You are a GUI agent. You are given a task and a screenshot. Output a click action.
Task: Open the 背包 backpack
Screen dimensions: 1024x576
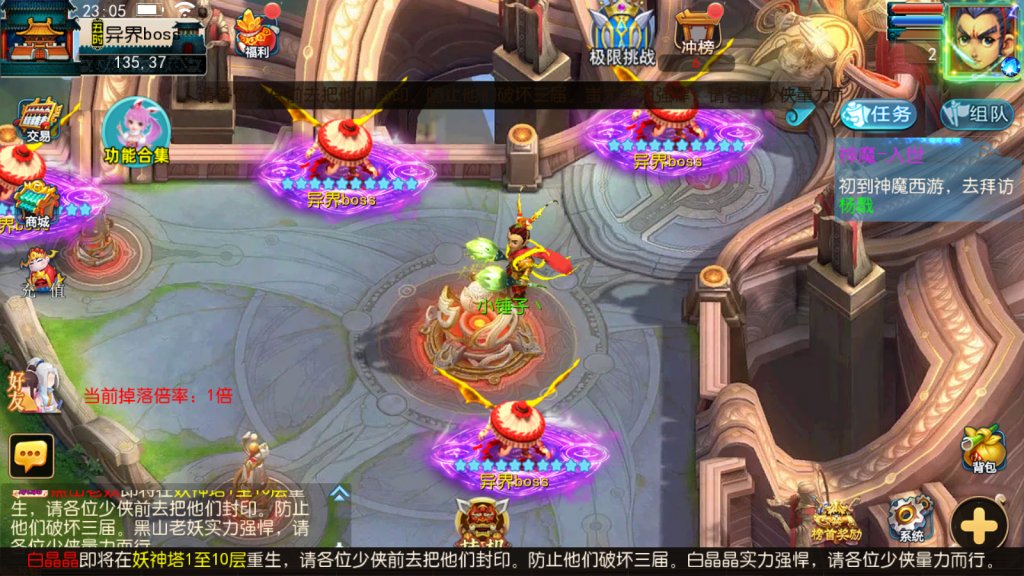point(982,450)
